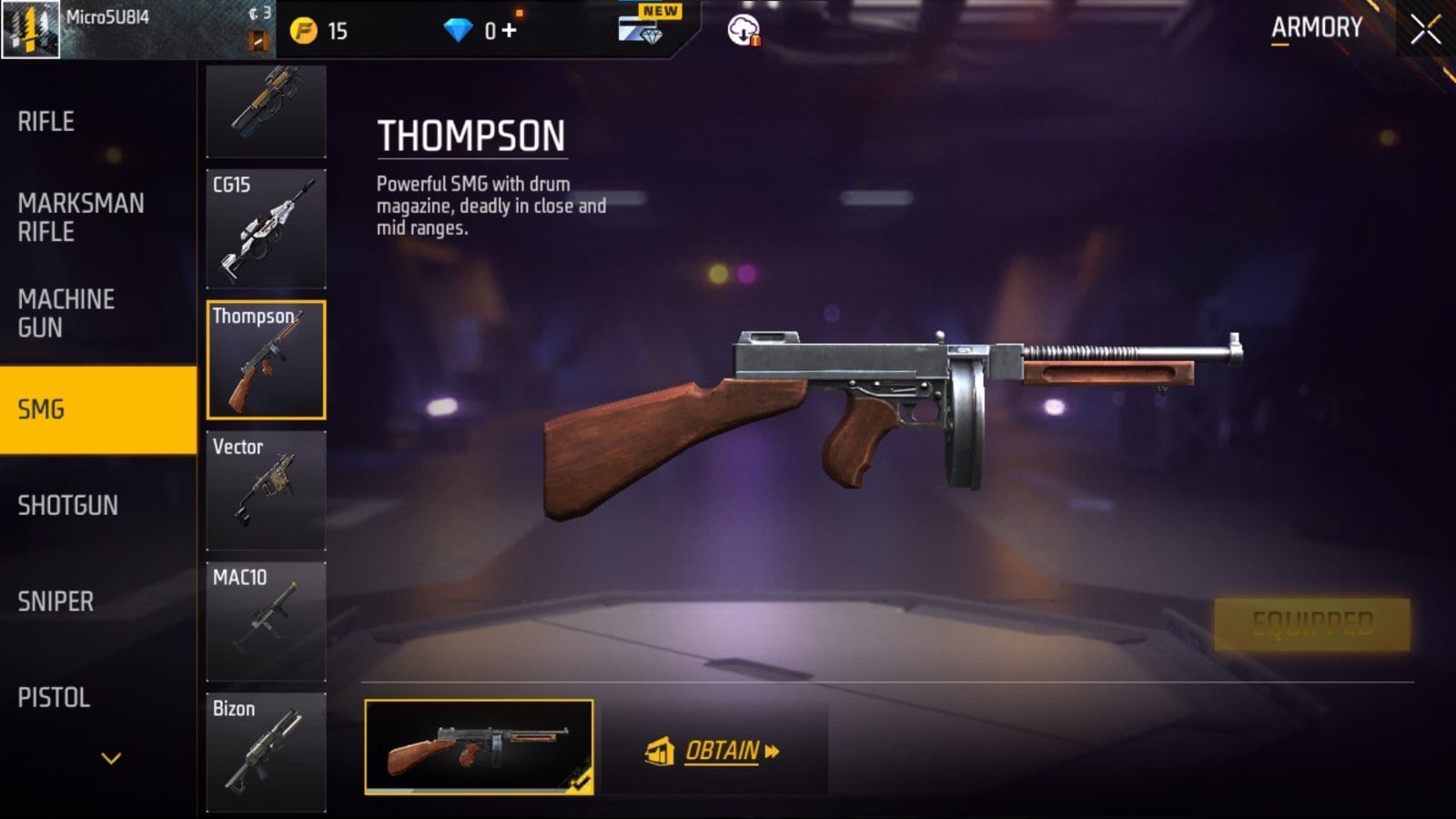The image size is (1456, 819).
Task: Select the Machine Gun category
Action: coord(66,313)
